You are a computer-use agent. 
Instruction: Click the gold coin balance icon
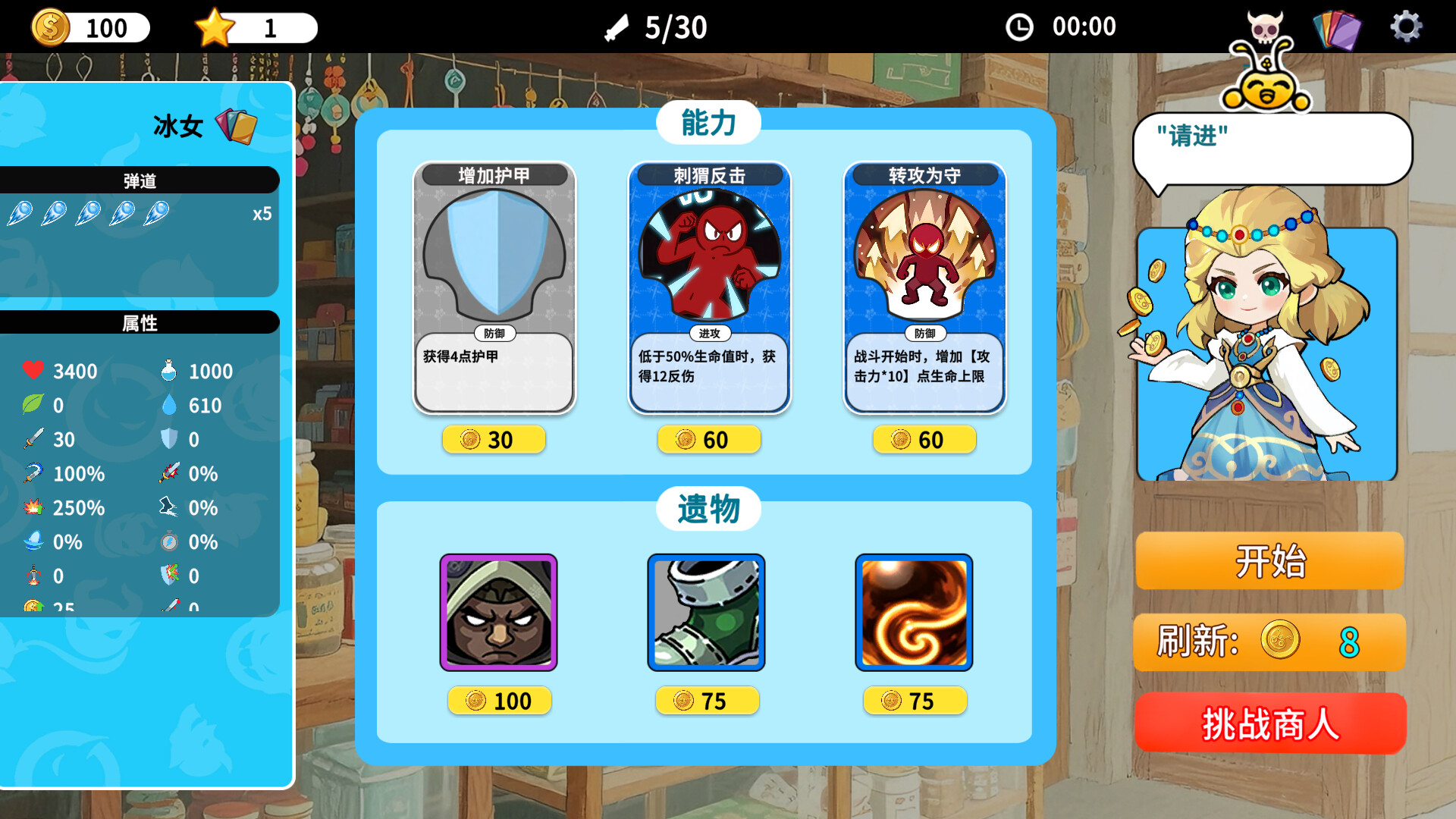pyautogui.click(x=50, y=27)
